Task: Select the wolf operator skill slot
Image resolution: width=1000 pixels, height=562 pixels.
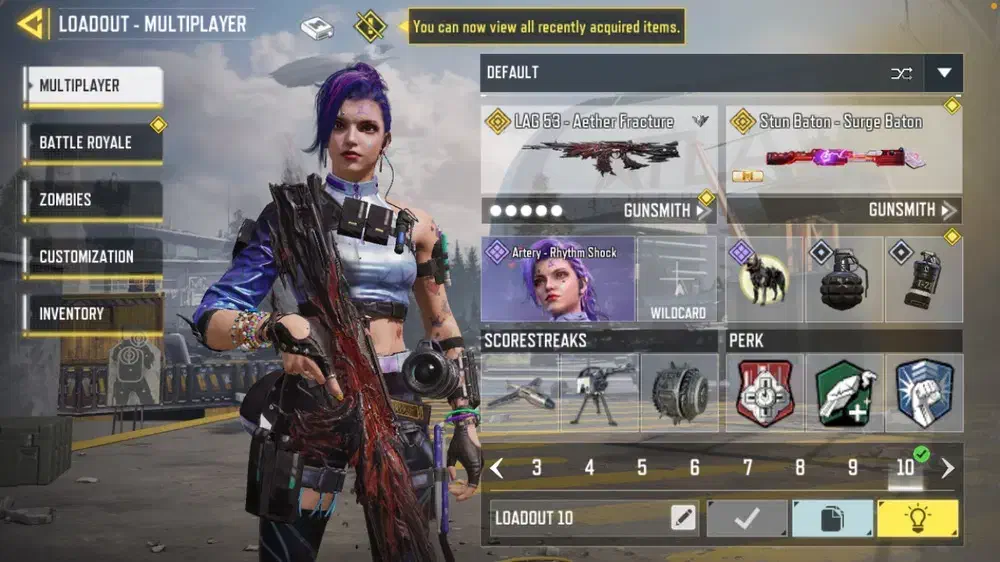Action: tap(764, 279)
